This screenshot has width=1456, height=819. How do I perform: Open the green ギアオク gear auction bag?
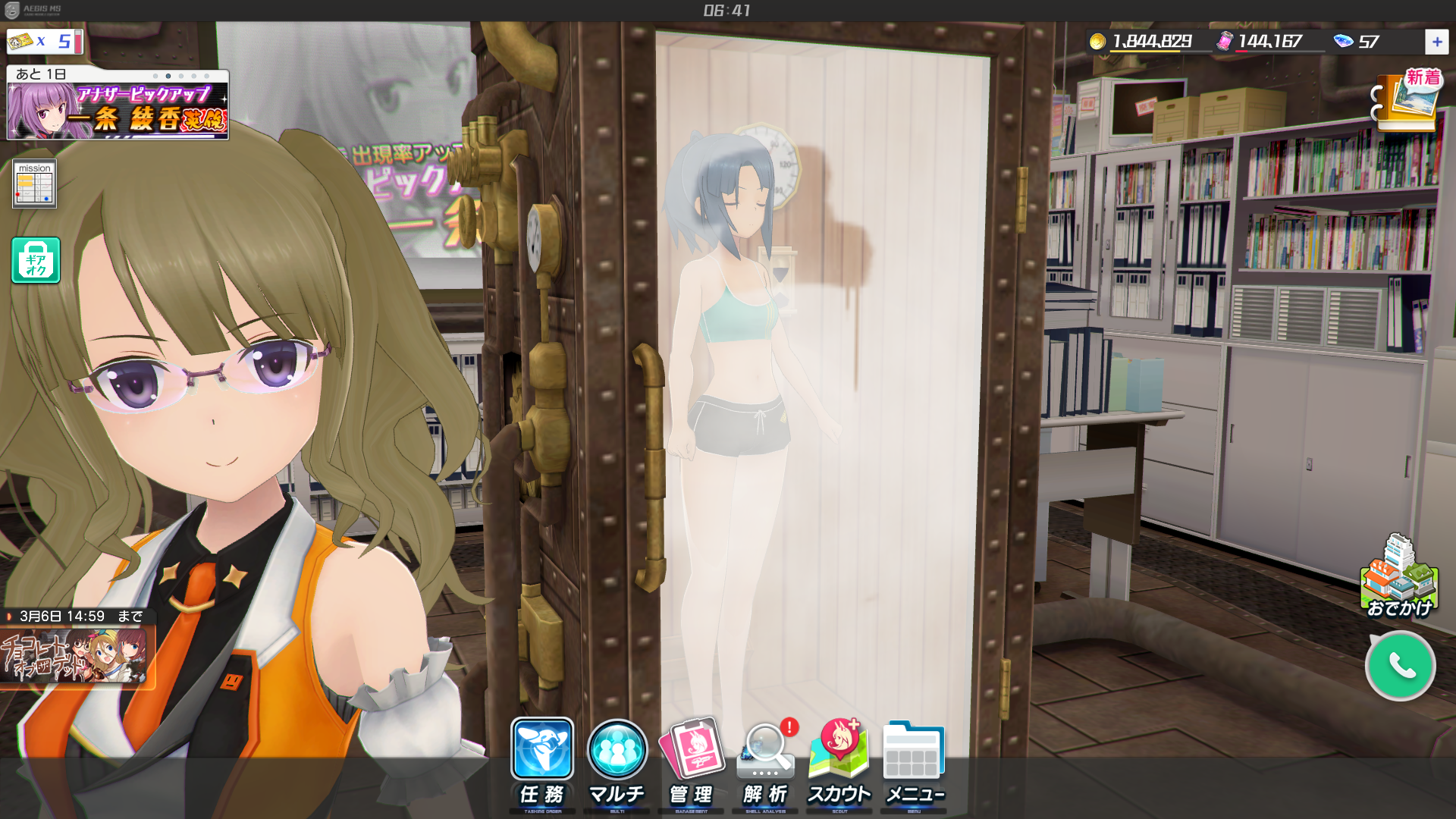36,260
